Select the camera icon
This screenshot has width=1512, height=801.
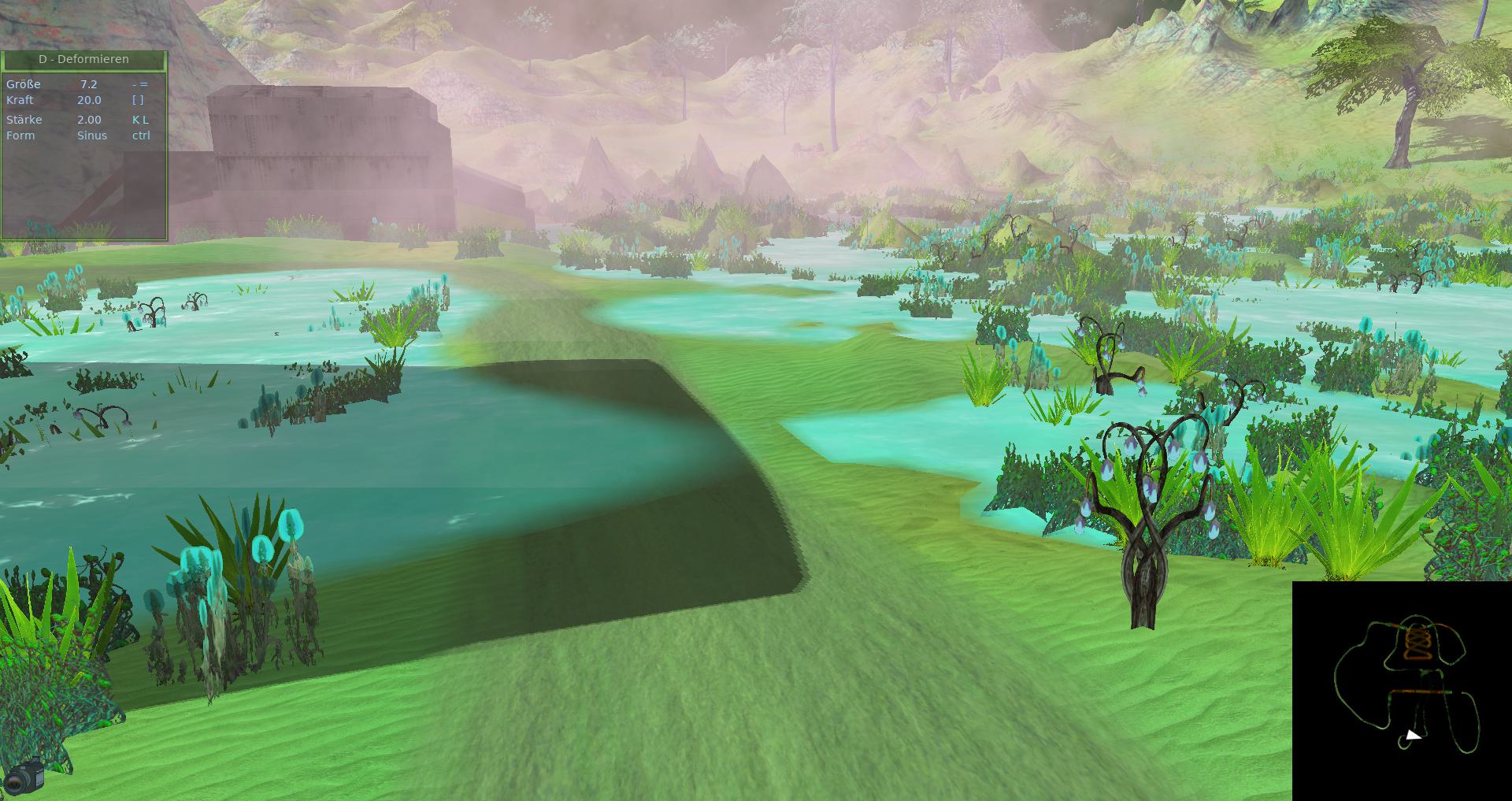click(x=24, y=776)
